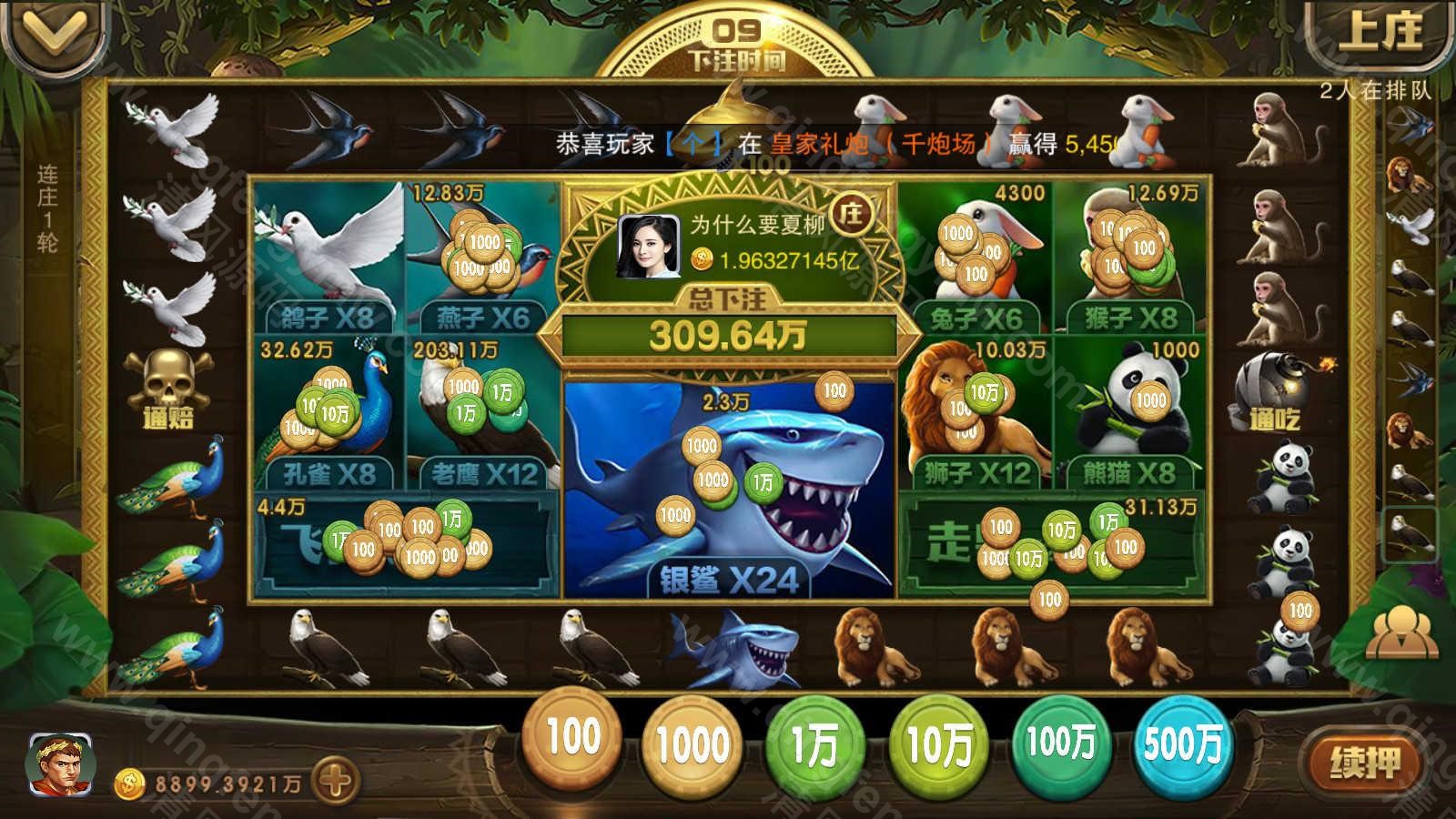The width and height of the screenshot is (1456, 819).
Task: Open the player list icon
Action: 1402,631
